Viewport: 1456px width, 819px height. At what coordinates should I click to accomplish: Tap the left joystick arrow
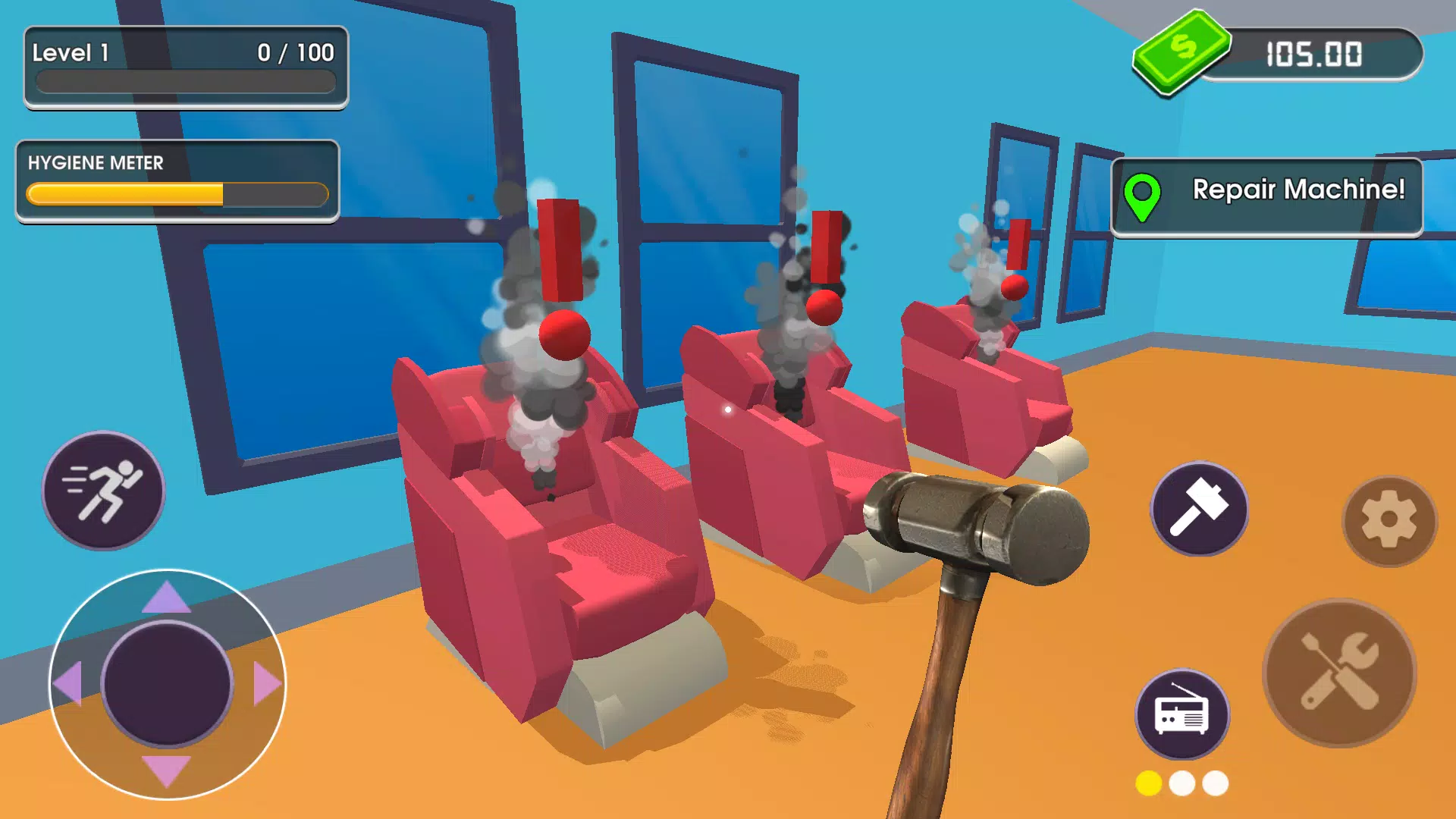click(x=68, y=684)
